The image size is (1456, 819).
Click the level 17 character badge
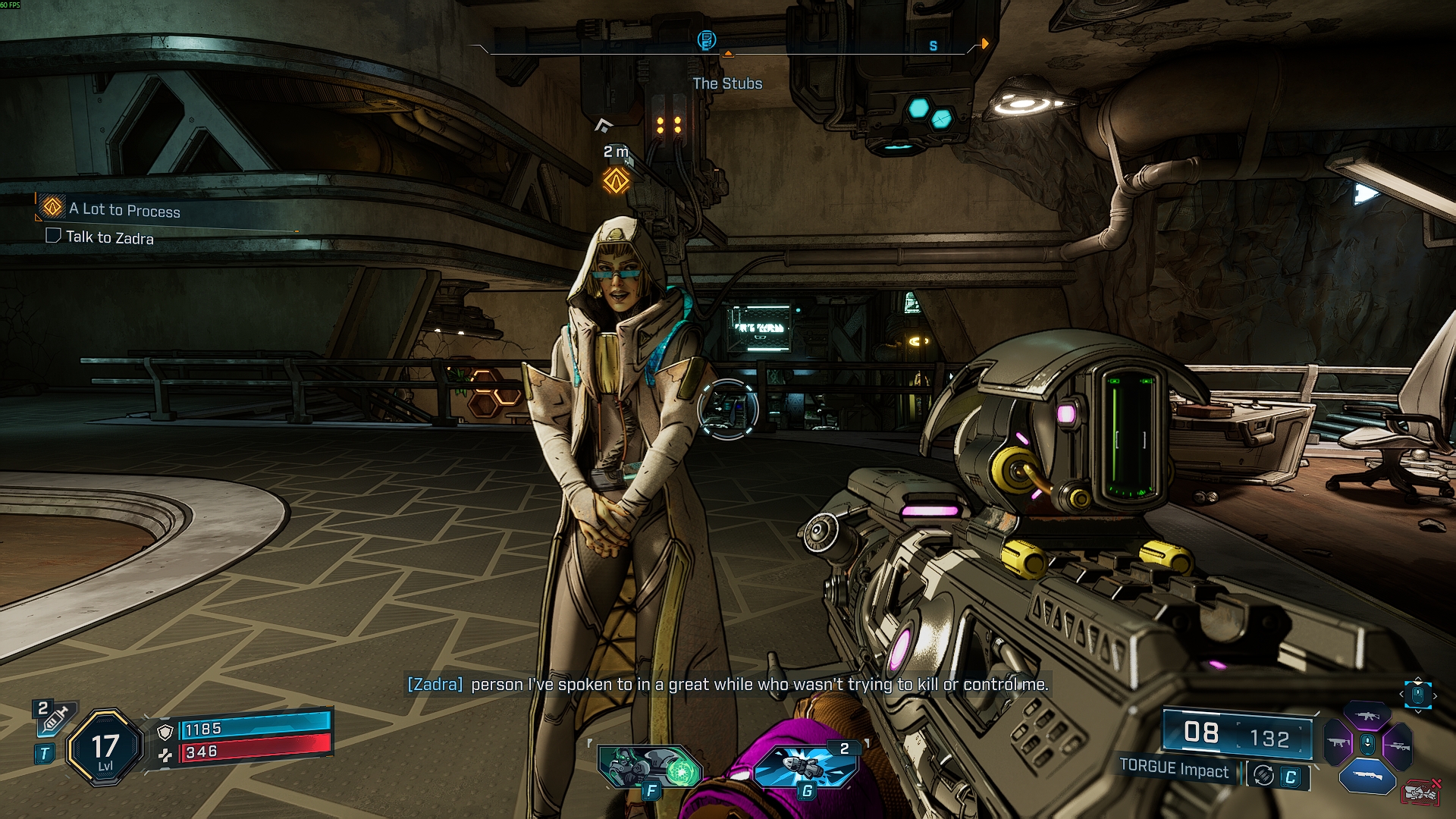pyautogui.click(x=105, y=748)
